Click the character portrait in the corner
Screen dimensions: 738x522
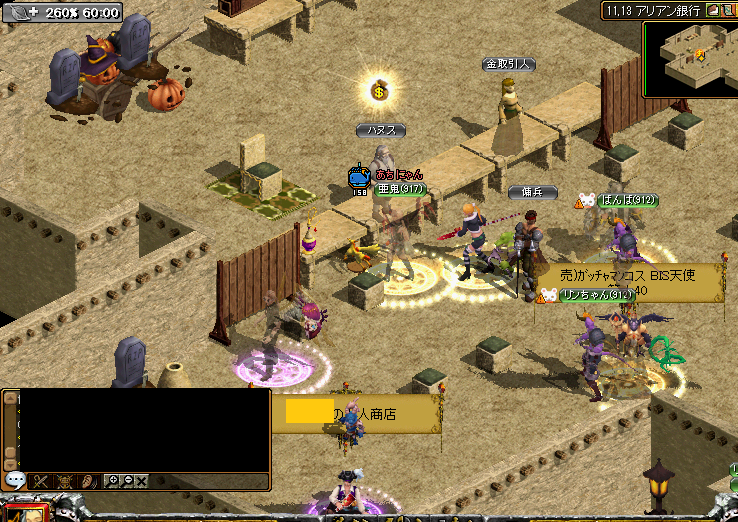pos(25,512)
